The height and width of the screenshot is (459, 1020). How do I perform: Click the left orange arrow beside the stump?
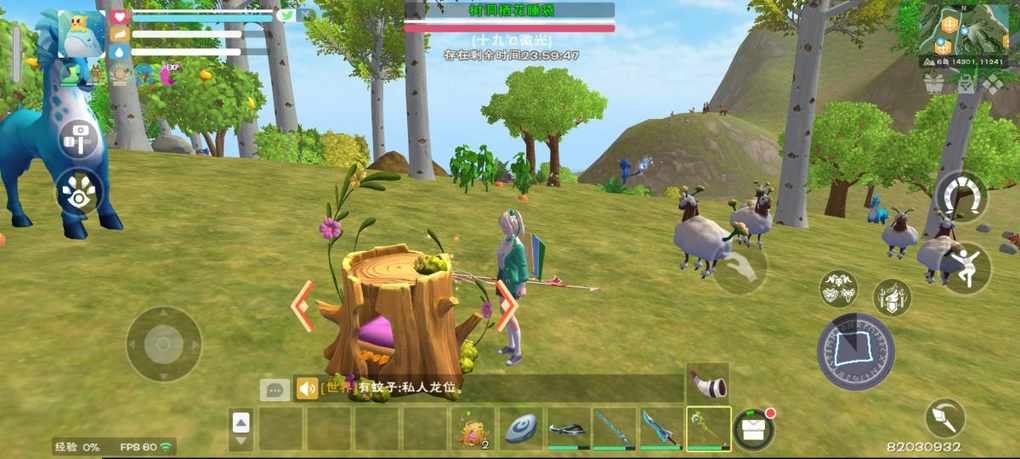pos(302,305)
